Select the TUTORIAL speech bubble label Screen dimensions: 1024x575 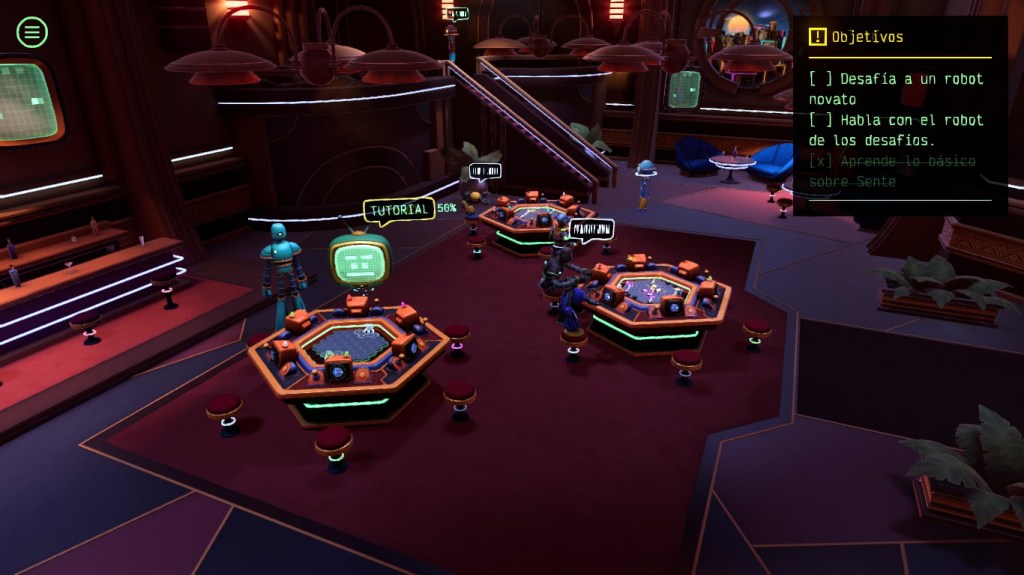(x=398, y=210)
